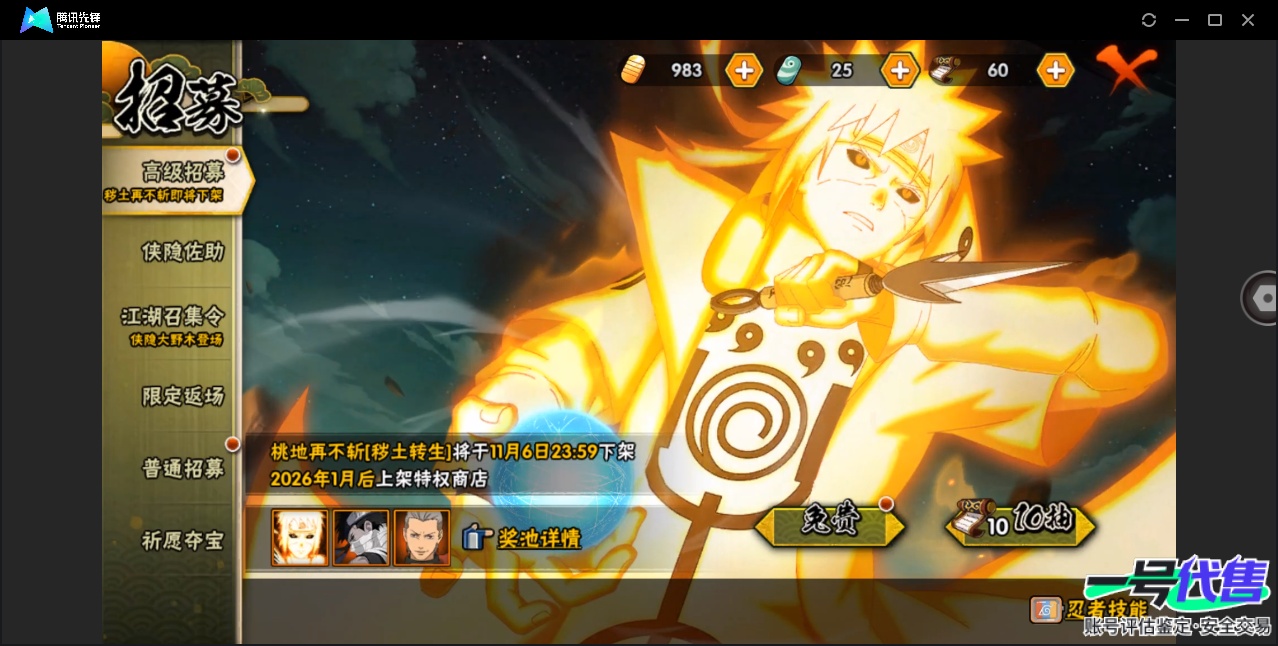Open 奖池详情 prize pool details
Viewport: 1278px width, 646px height.
tap(523, 538)
